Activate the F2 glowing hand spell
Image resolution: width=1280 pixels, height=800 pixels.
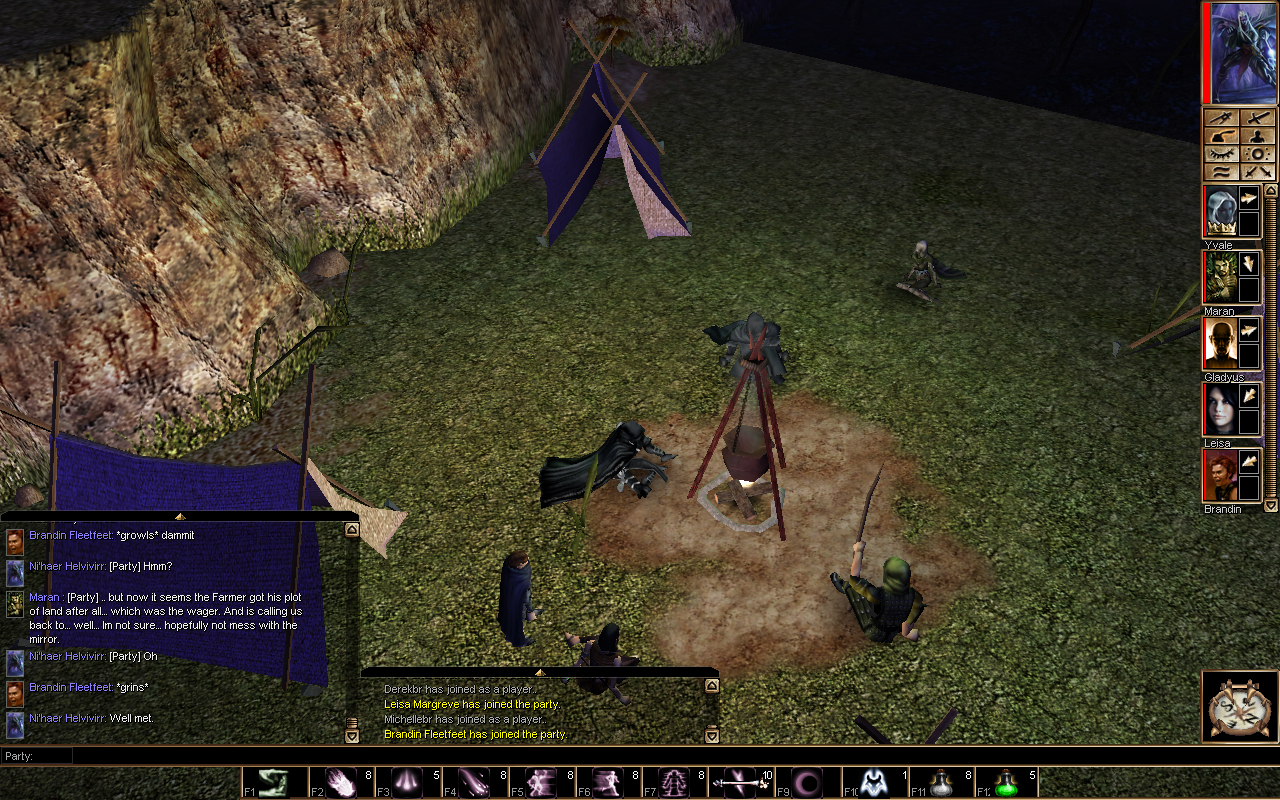tap(341, 782)
